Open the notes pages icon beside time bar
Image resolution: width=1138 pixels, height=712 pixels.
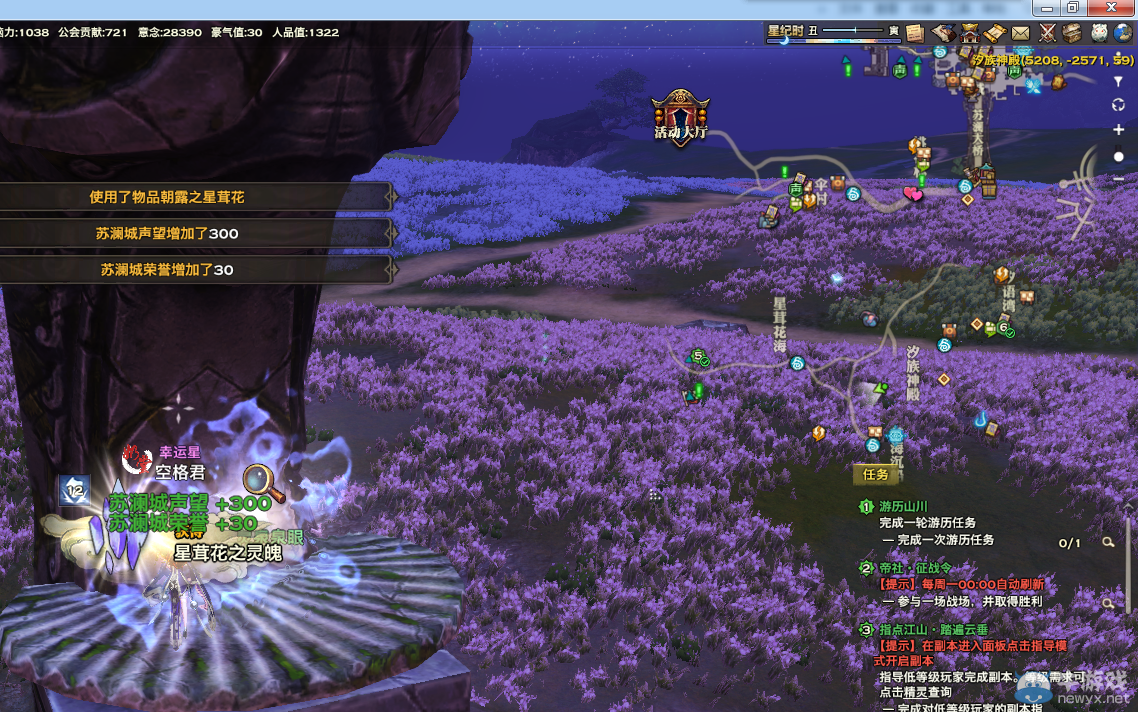[x=914, y=33]
